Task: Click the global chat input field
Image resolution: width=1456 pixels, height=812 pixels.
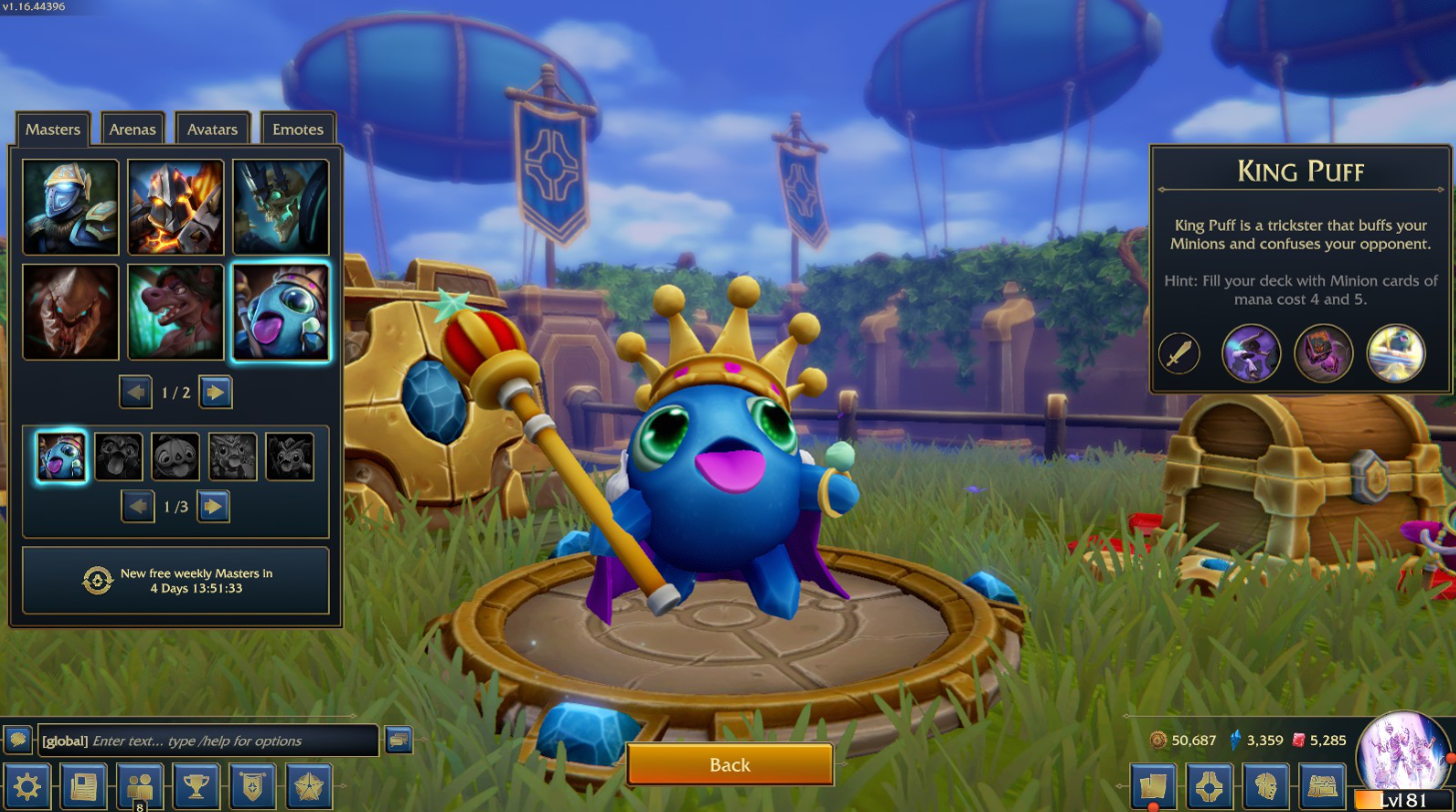Action: coord(200,741)
